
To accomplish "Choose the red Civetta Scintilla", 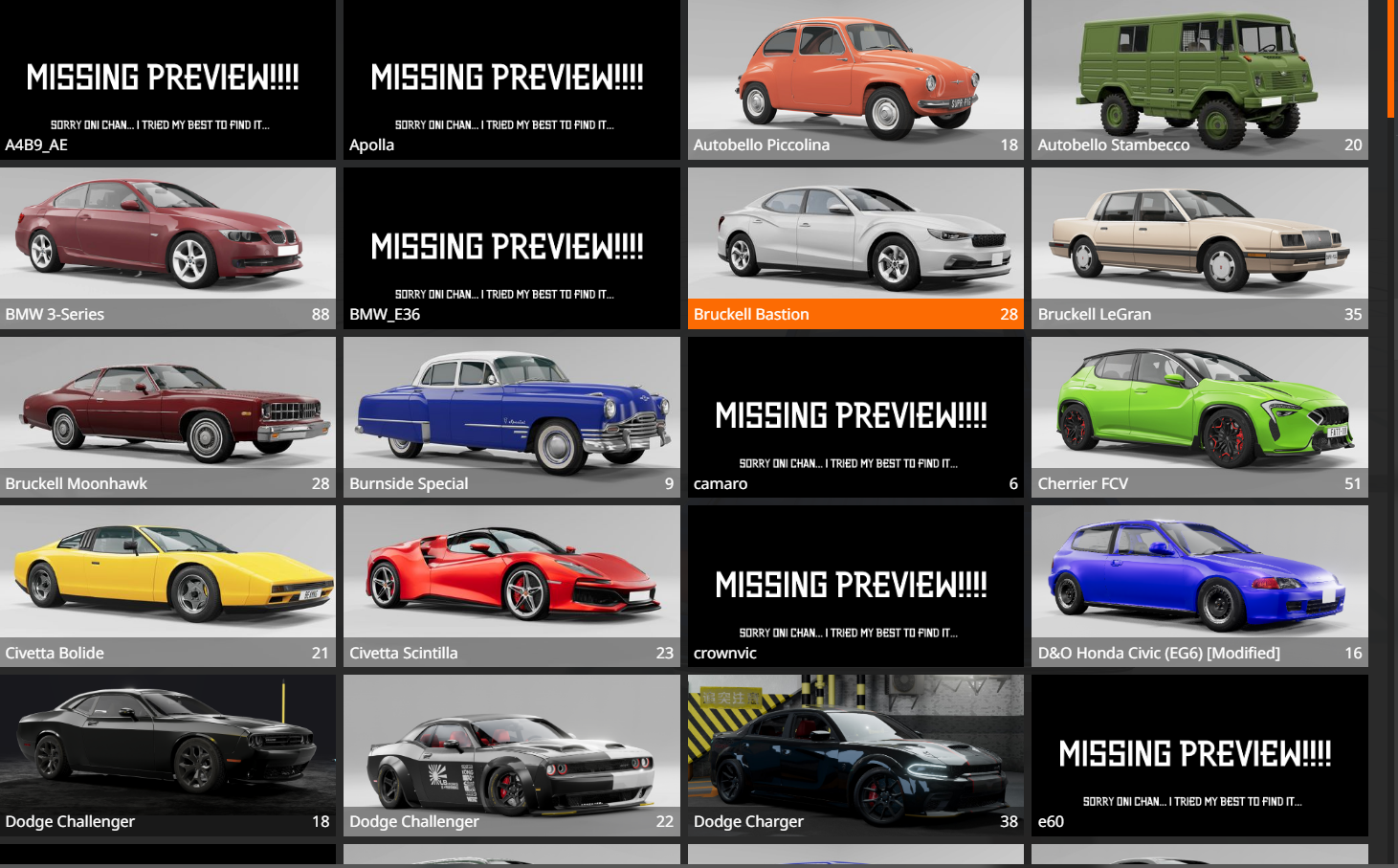I will click(511, 586).
